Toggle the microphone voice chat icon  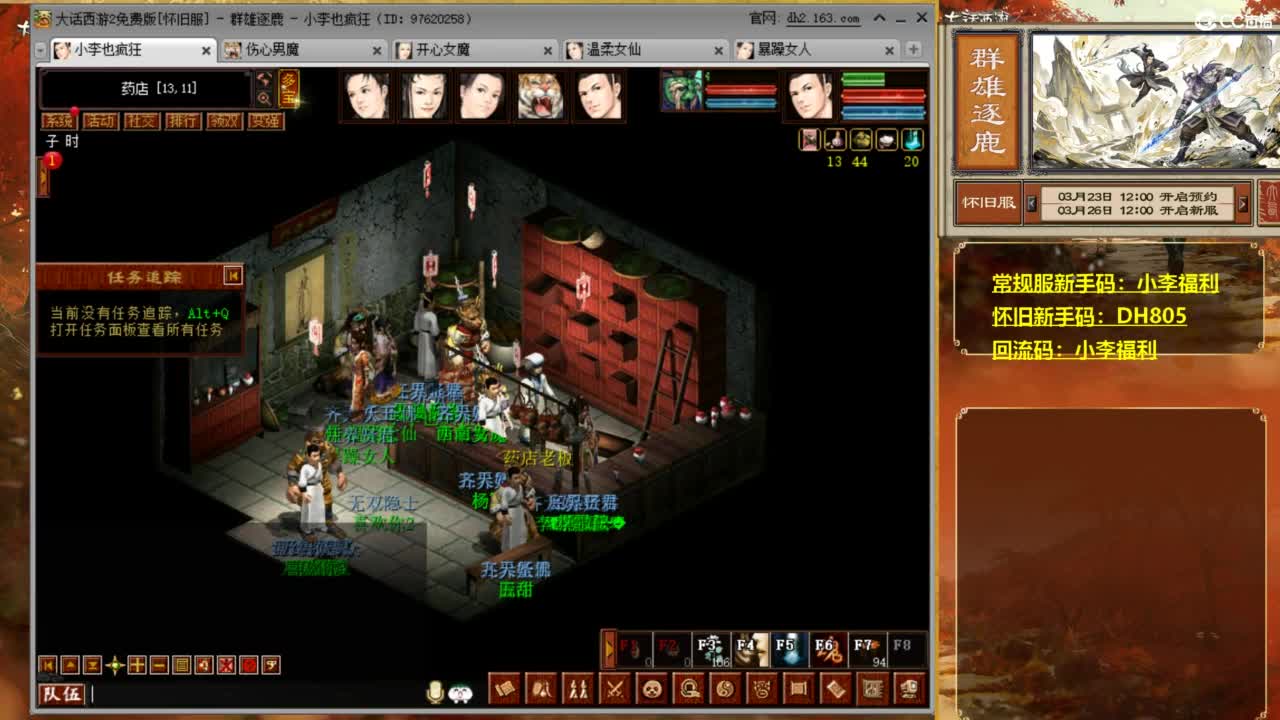tap(434, 692)
